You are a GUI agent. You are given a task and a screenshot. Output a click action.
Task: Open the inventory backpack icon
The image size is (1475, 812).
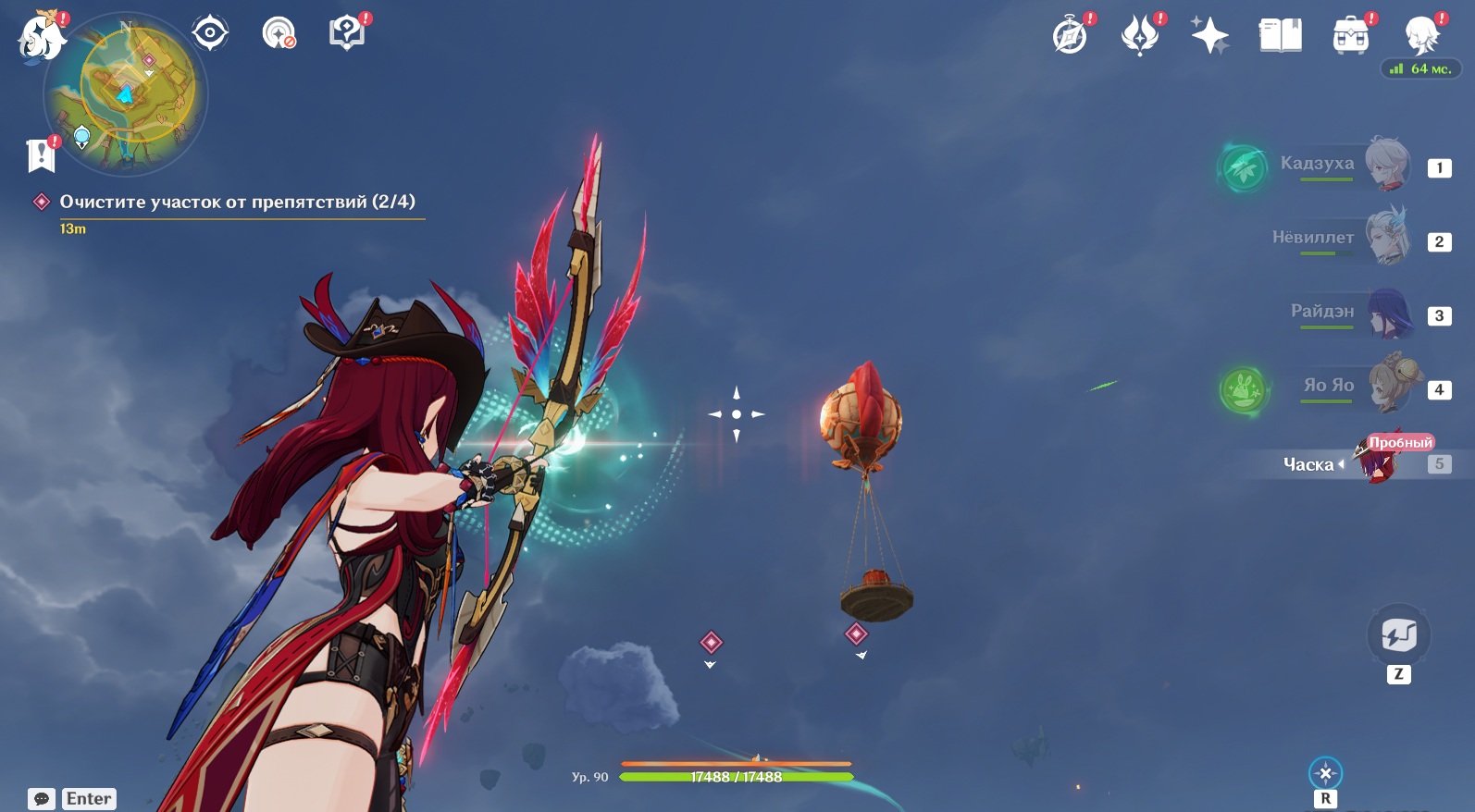1350,36
